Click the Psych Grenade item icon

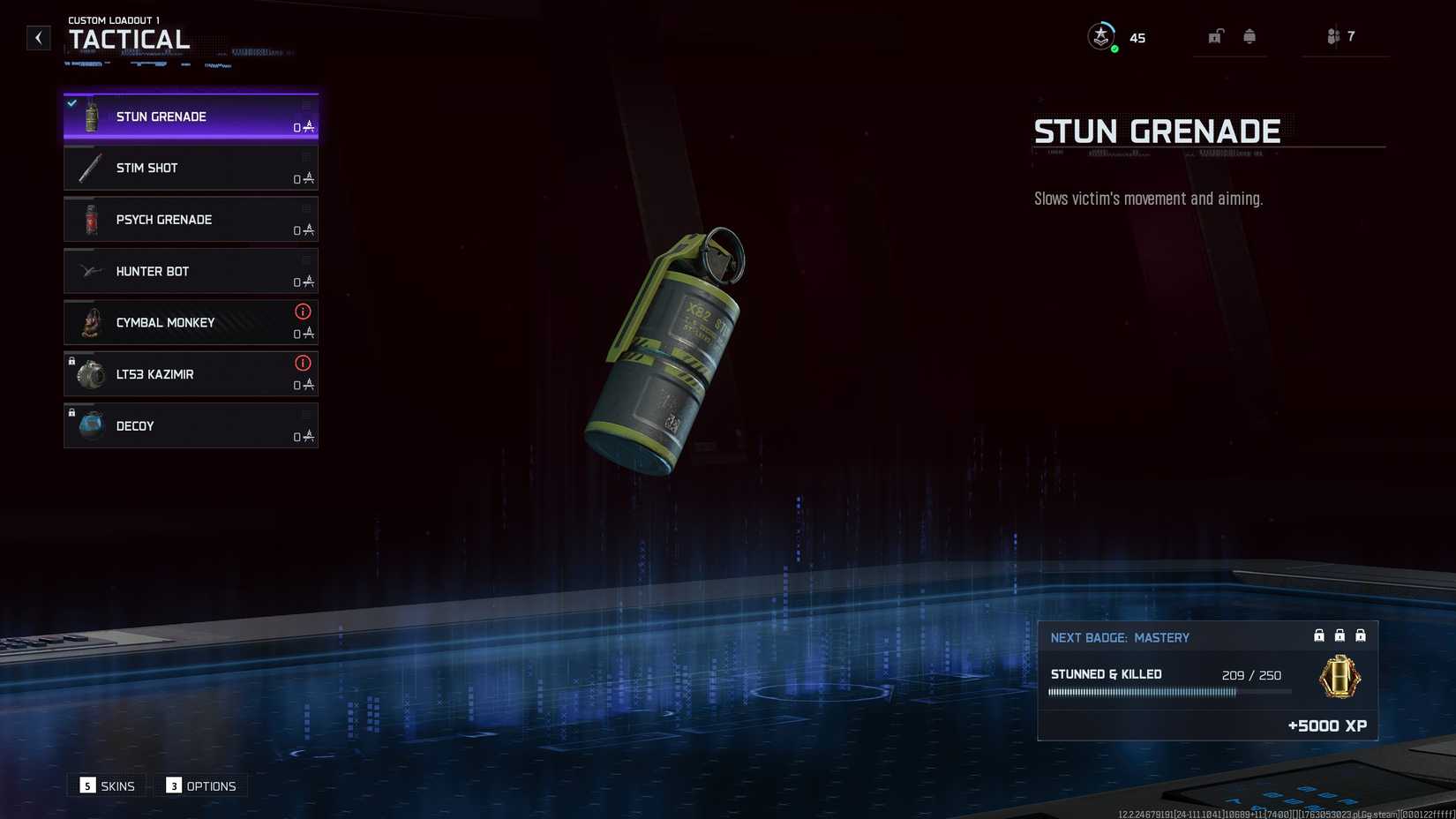point(89,219)
